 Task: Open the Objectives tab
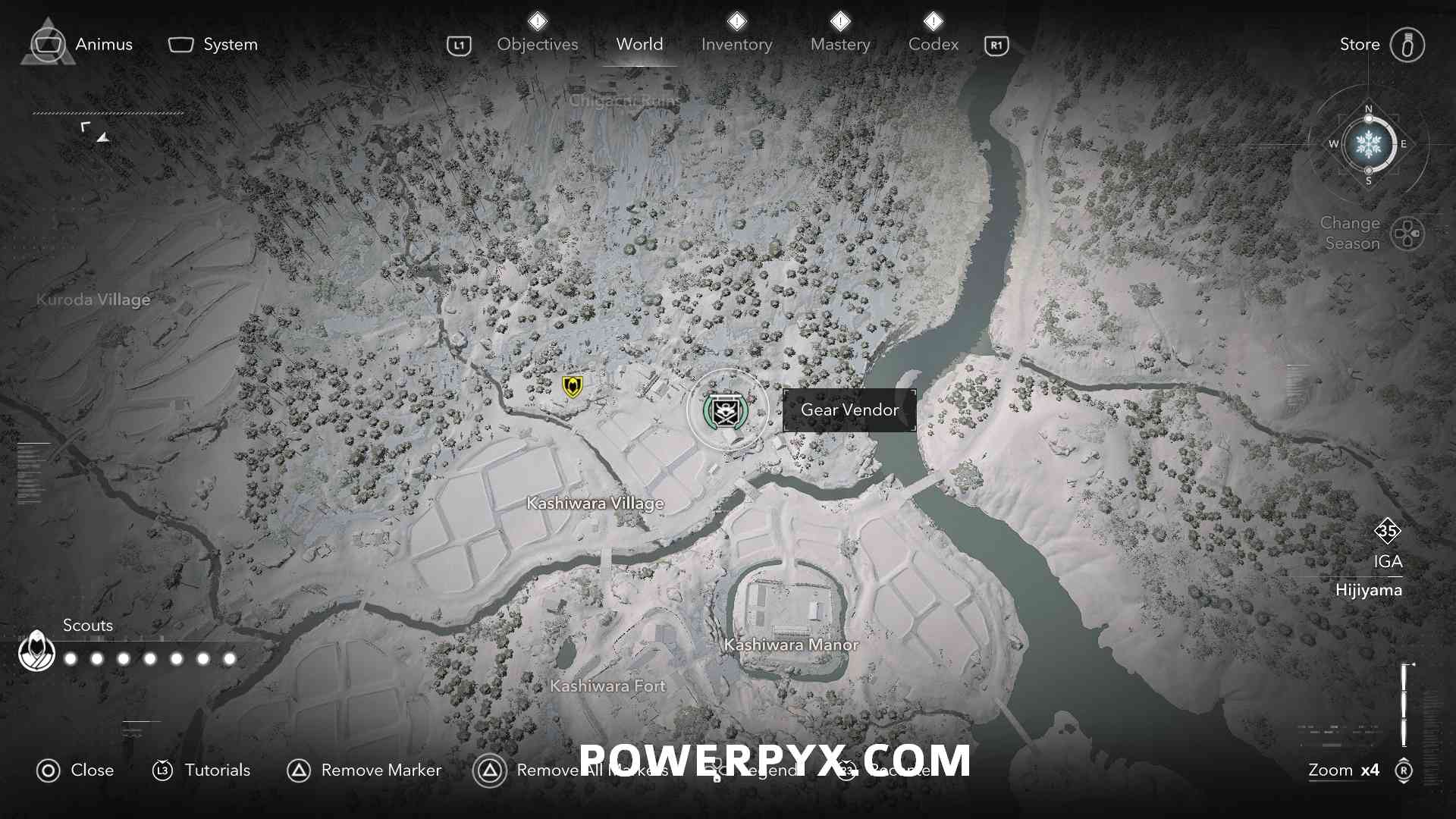tap(537, 45)
